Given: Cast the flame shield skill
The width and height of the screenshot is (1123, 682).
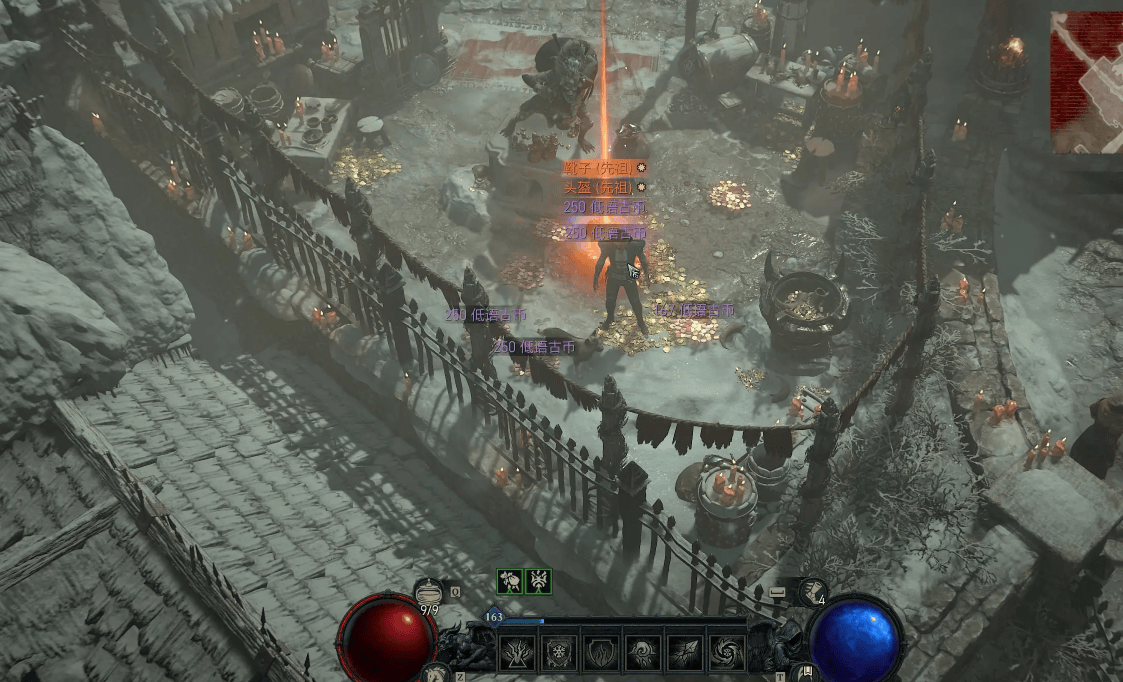Looking at the screenshot, I should click(x=600, y=653).
